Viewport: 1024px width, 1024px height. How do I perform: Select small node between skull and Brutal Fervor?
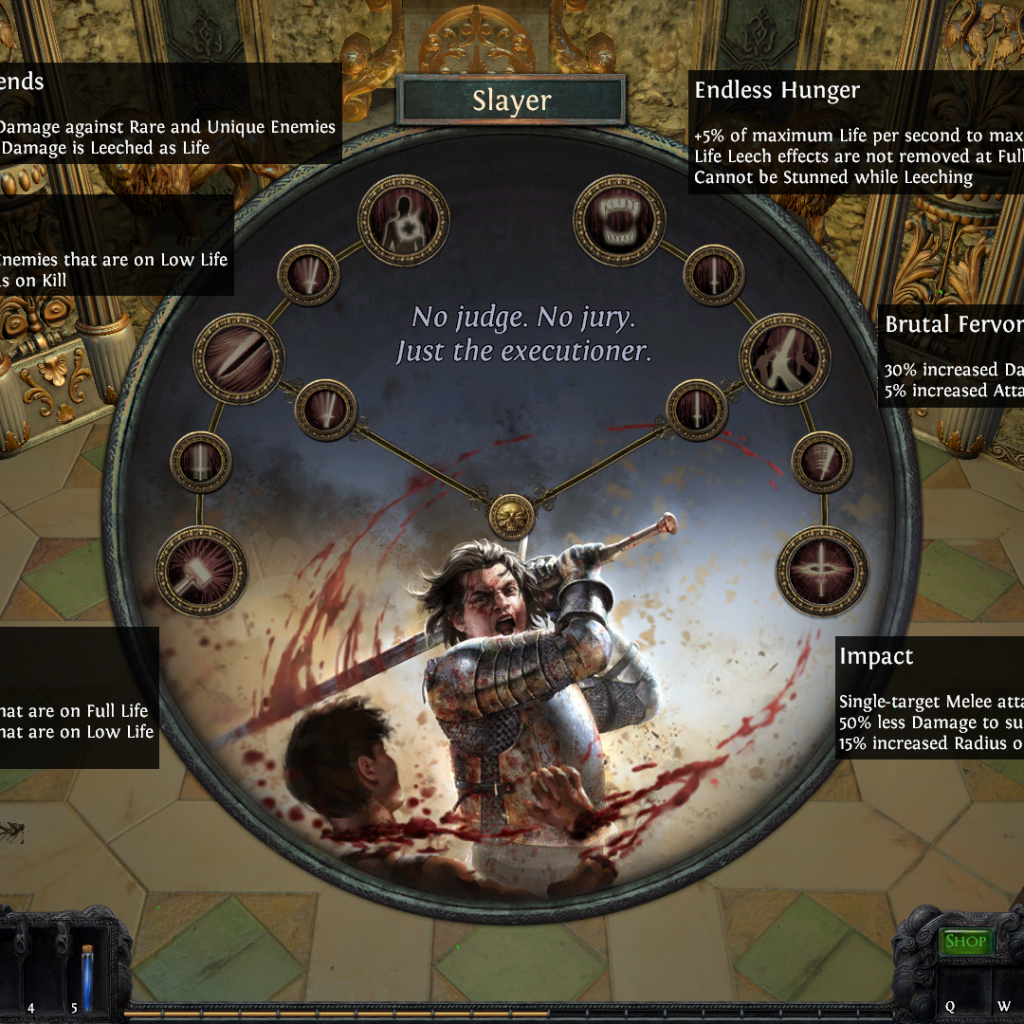tap(697, 410)
